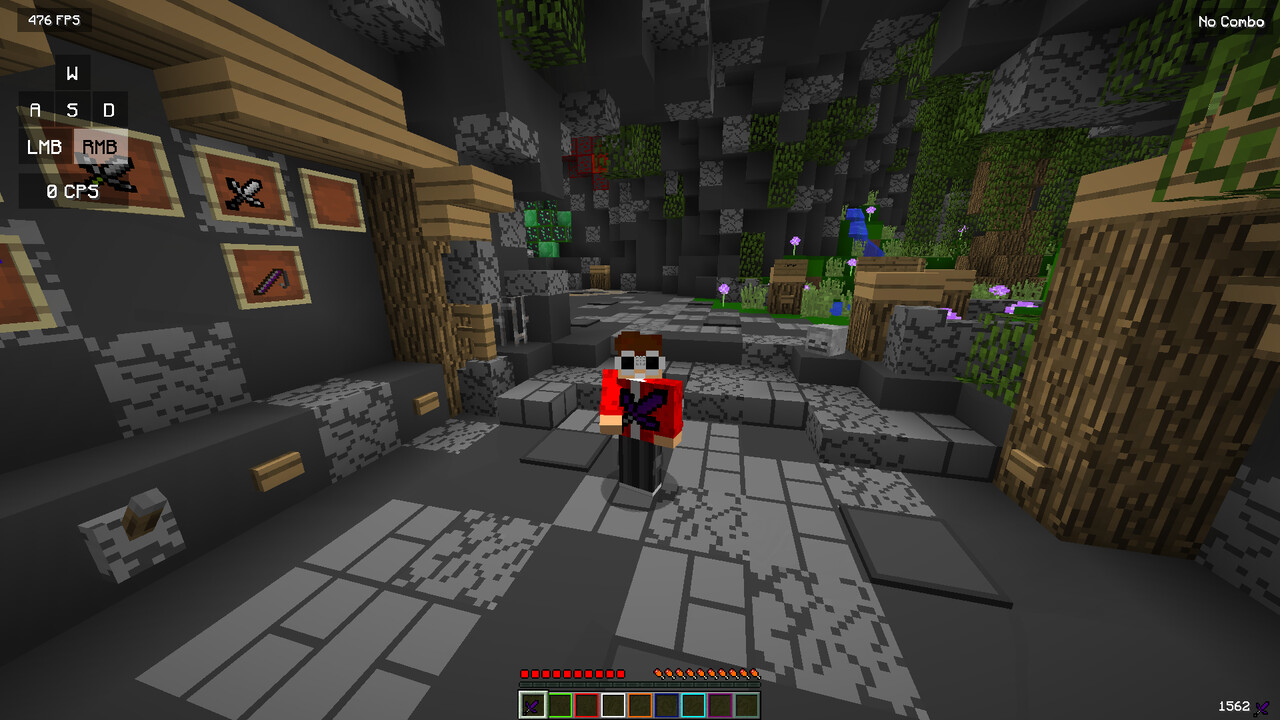Choose the purple-bordered hotbar slot
The width and height of the screenshot is (1280, 720).
pos(720,705)
